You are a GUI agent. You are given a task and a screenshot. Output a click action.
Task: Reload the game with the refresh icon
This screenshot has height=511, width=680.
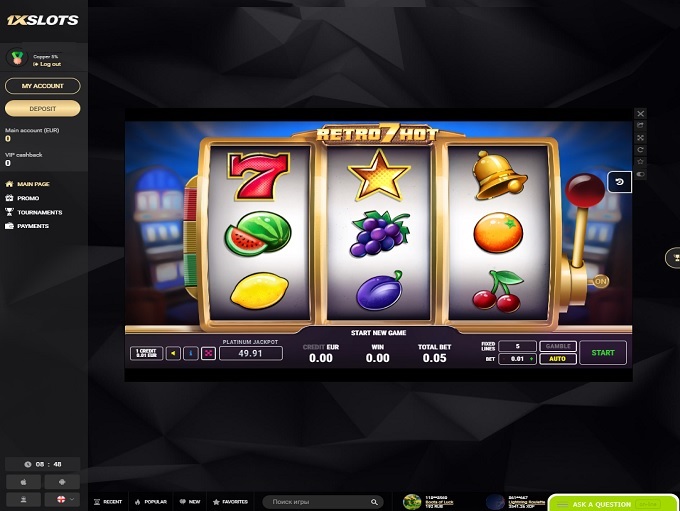(641, 150)
